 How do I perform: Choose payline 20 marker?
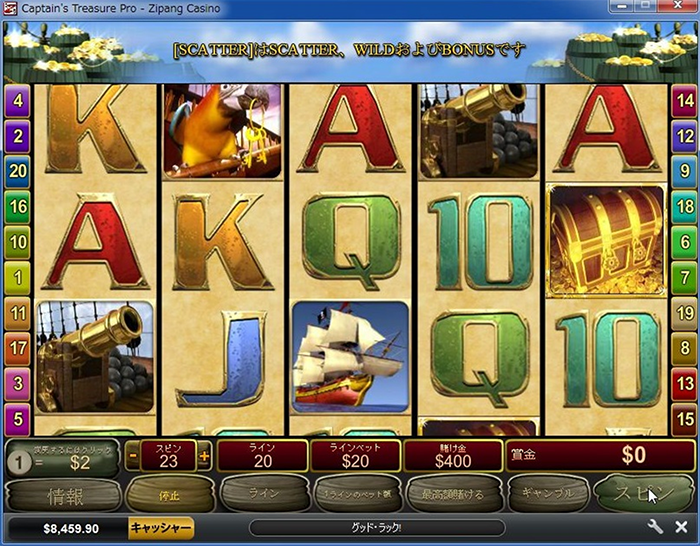pos(18,172)
